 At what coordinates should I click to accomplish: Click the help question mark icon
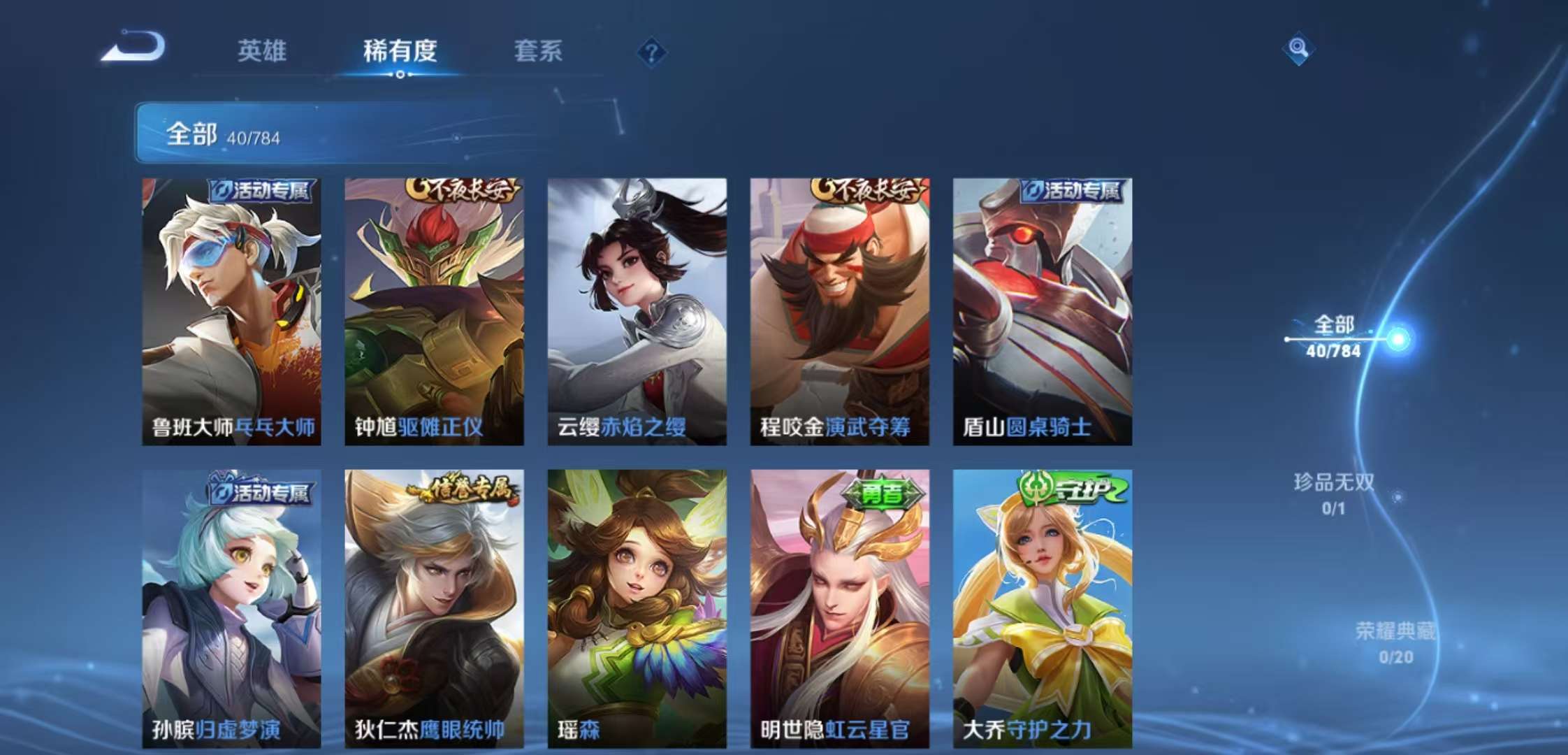pos(651,52)
